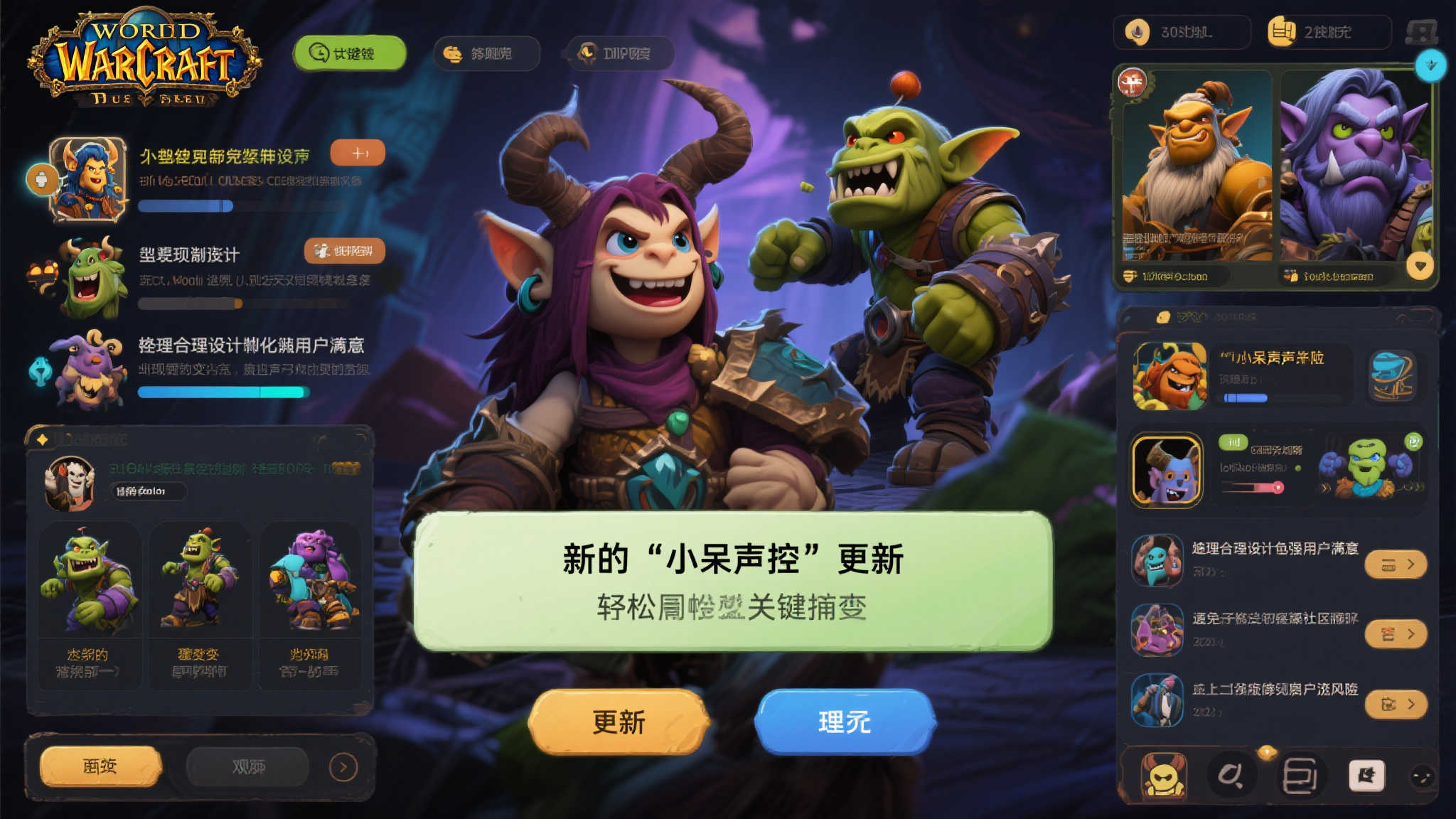Click the yellow clock icon on the green pill

coord(318,51)
